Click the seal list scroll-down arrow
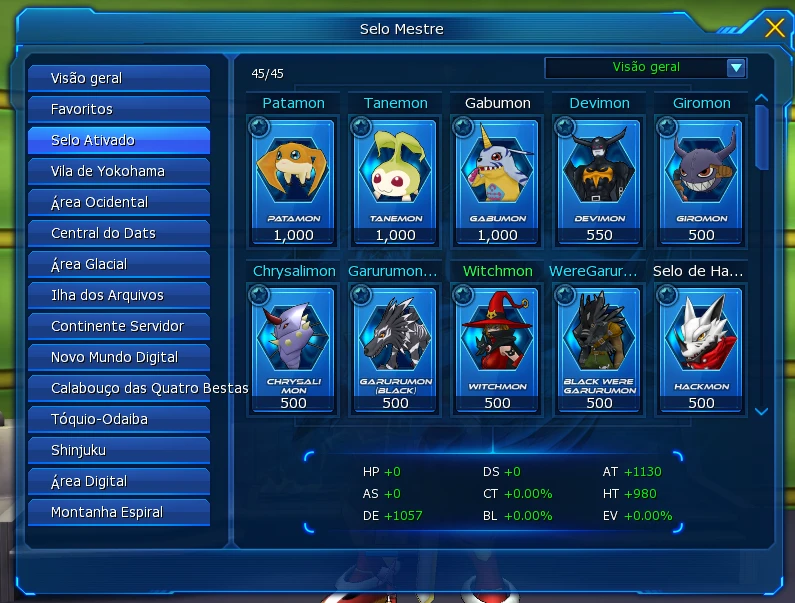Screen dimensions: 795x603 (x=762, y=411)
